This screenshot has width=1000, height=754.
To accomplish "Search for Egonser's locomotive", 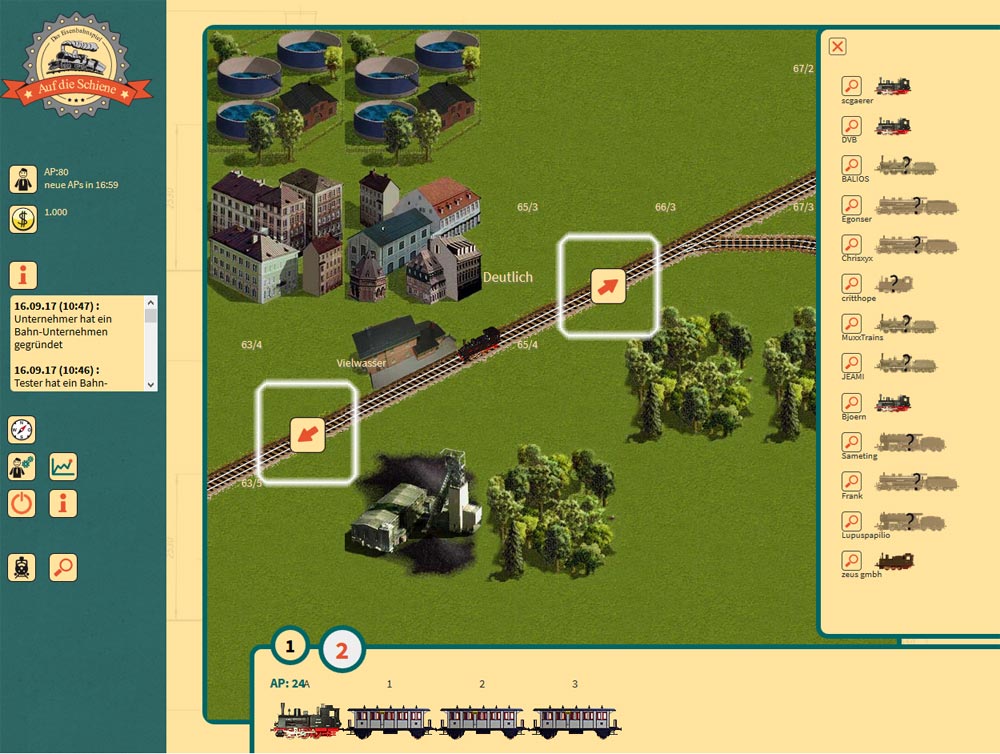I will [x=851, y=205].
